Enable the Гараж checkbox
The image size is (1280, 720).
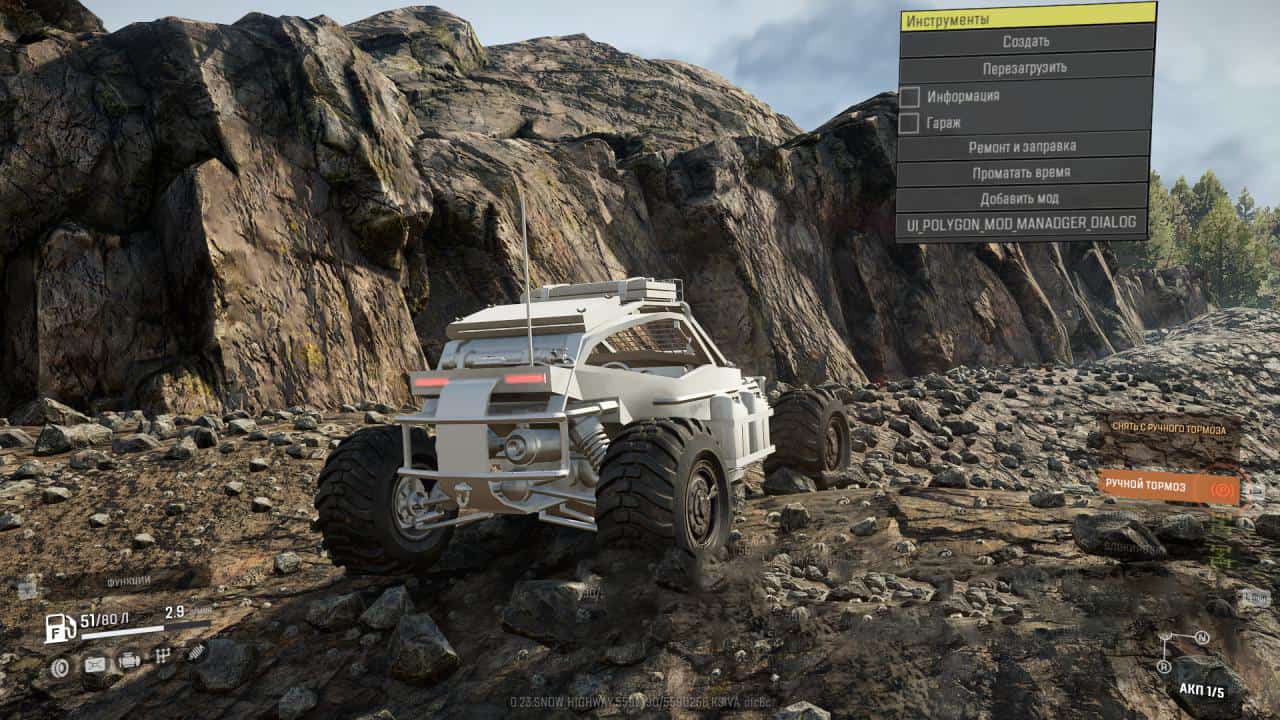tap(910, 123)
